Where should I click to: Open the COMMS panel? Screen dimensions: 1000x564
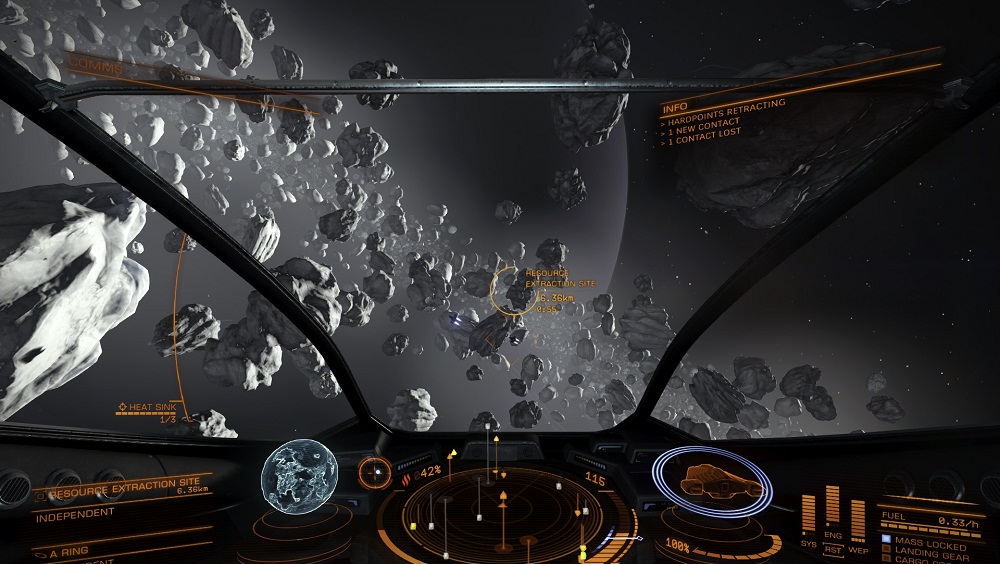point(95,68)
